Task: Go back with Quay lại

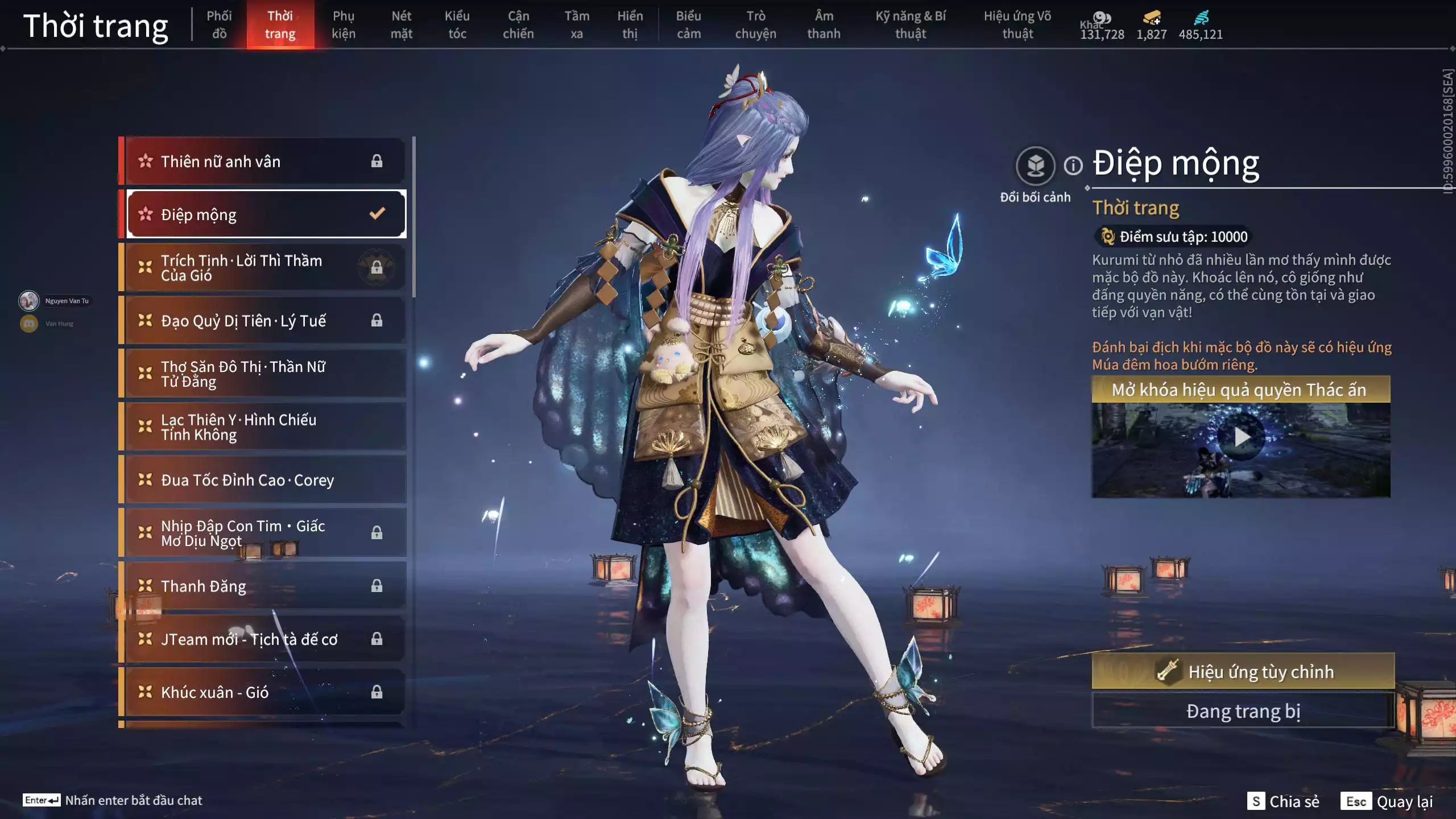Action: click(x=1387, y=801)
